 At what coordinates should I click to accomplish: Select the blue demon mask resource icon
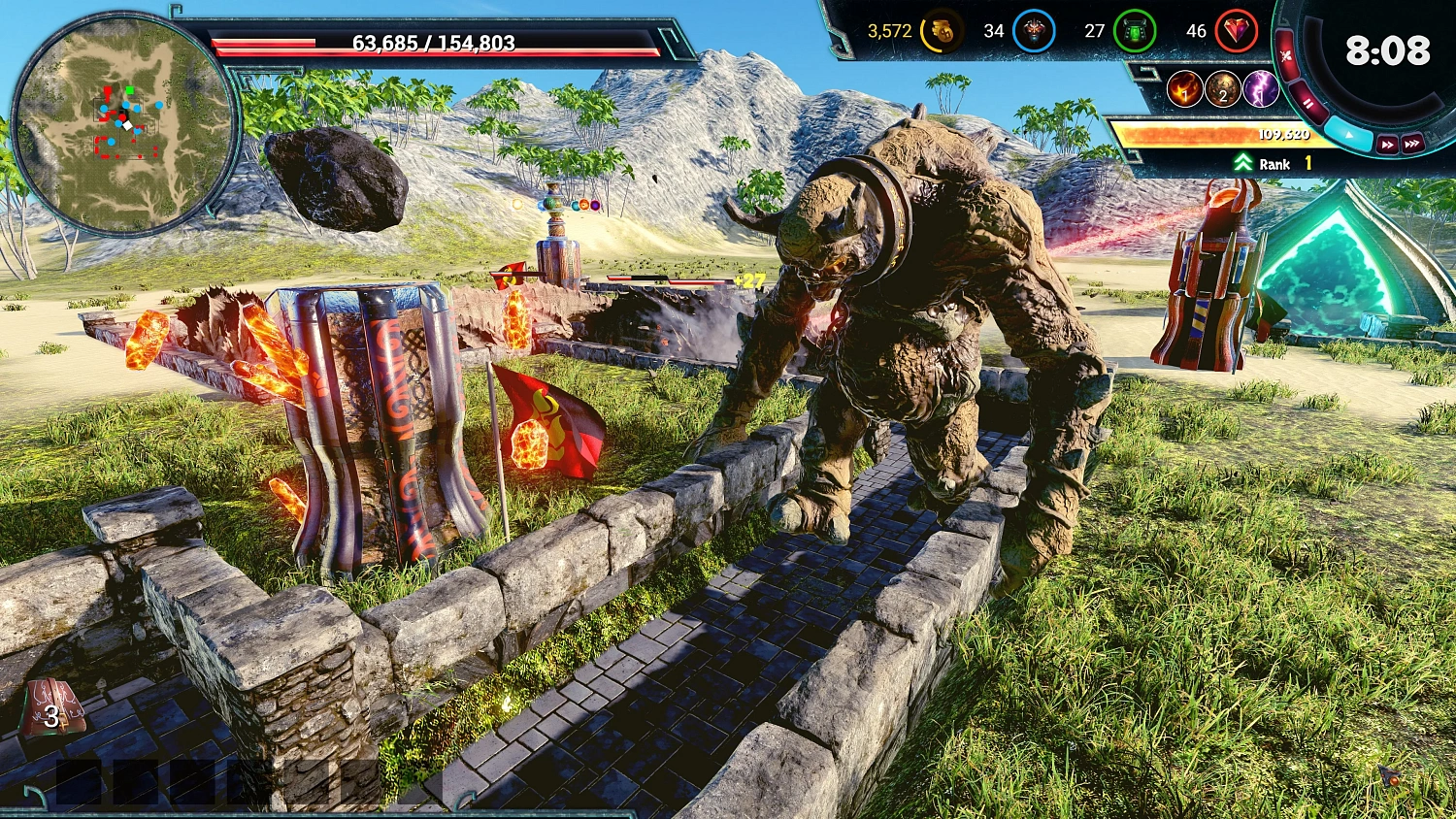[x=1032, y=31]
